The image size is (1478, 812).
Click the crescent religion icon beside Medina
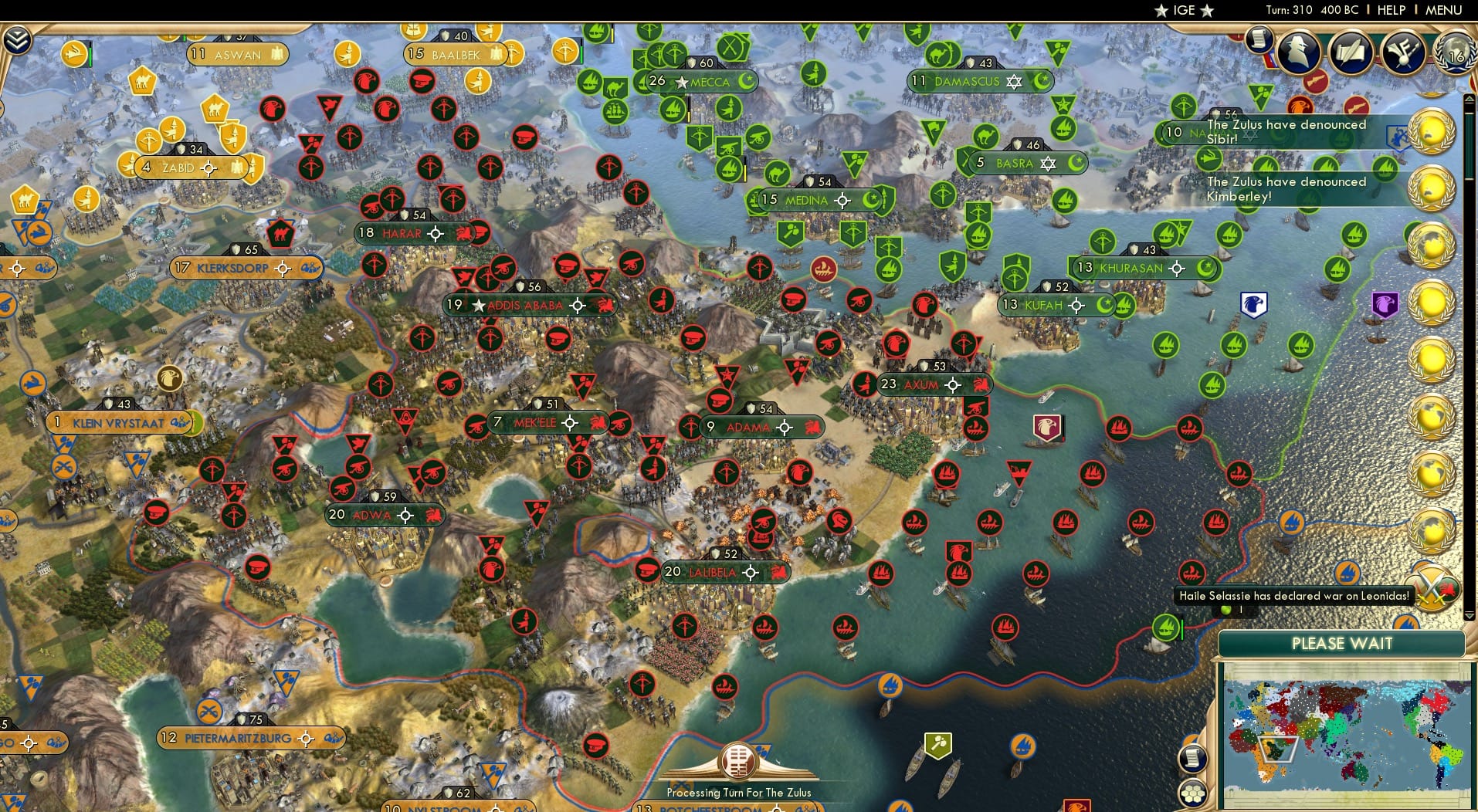tap(873, 201)
